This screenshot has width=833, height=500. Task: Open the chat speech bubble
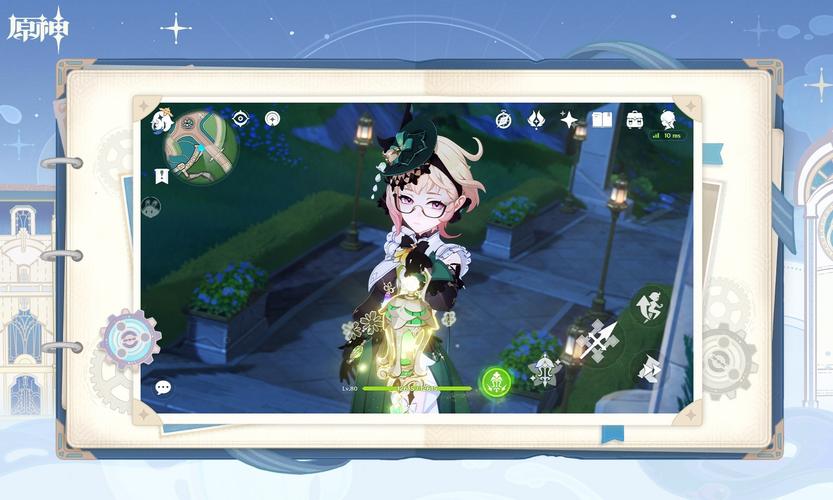tap(163, 387)
